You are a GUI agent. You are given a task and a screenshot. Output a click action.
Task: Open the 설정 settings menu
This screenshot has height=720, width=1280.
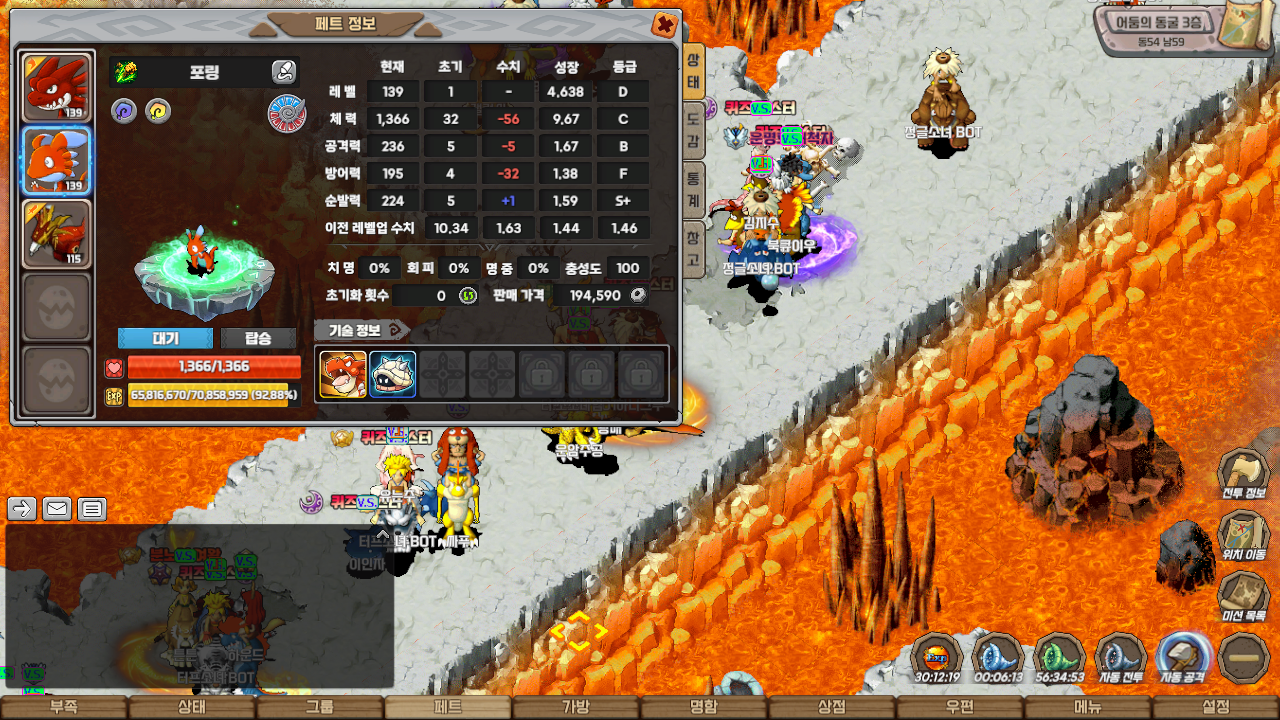point(1216,707)
